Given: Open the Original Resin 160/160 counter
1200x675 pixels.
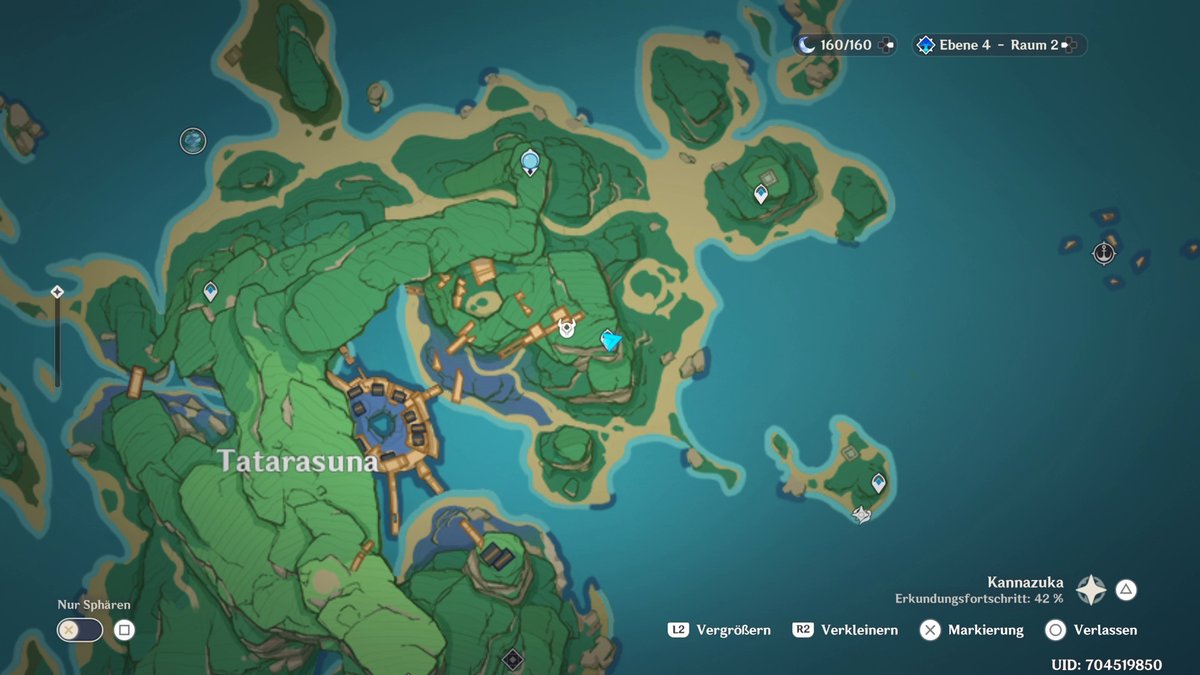Looking at the screenshot, I should click(x=846, y=45).
